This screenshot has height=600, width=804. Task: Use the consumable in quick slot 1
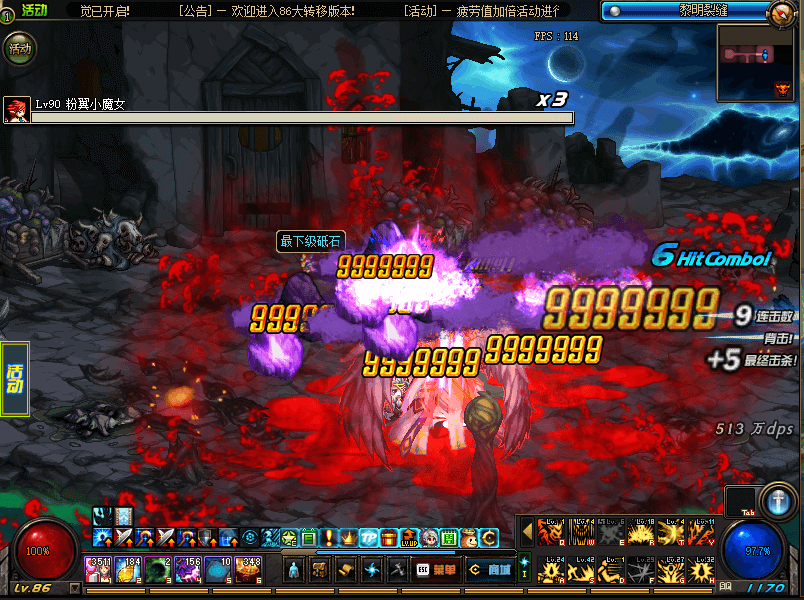[x=98, y=570]
